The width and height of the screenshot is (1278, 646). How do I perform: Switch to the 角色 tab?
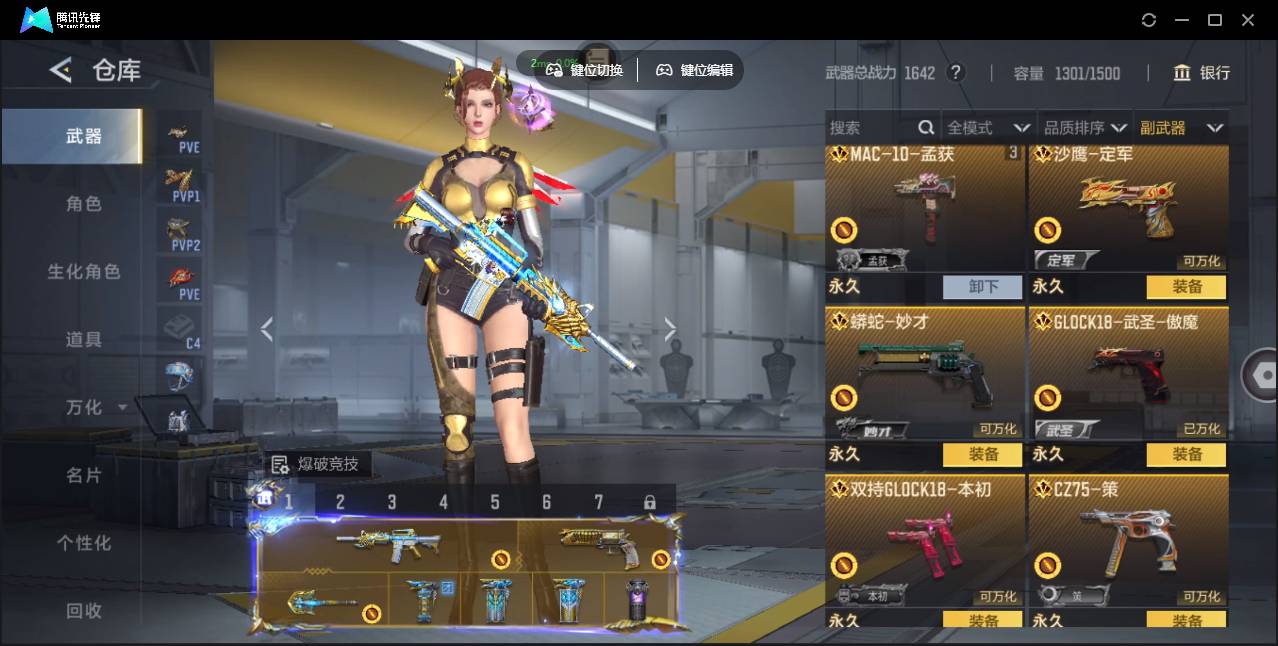click(x=84, y=204)
